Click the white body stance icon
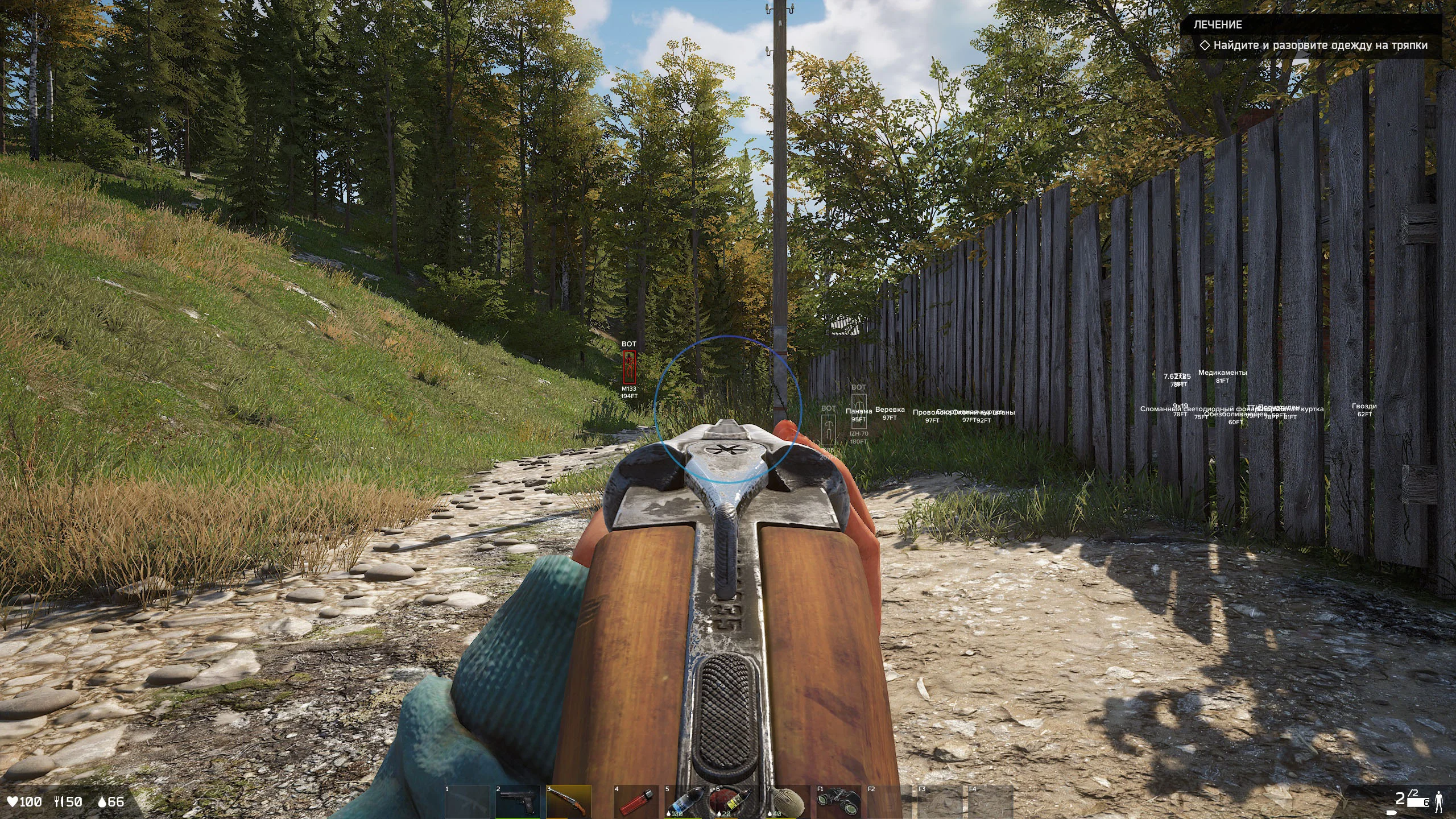This screenshot has height=819, width=1456. (x=1439, y=801)
